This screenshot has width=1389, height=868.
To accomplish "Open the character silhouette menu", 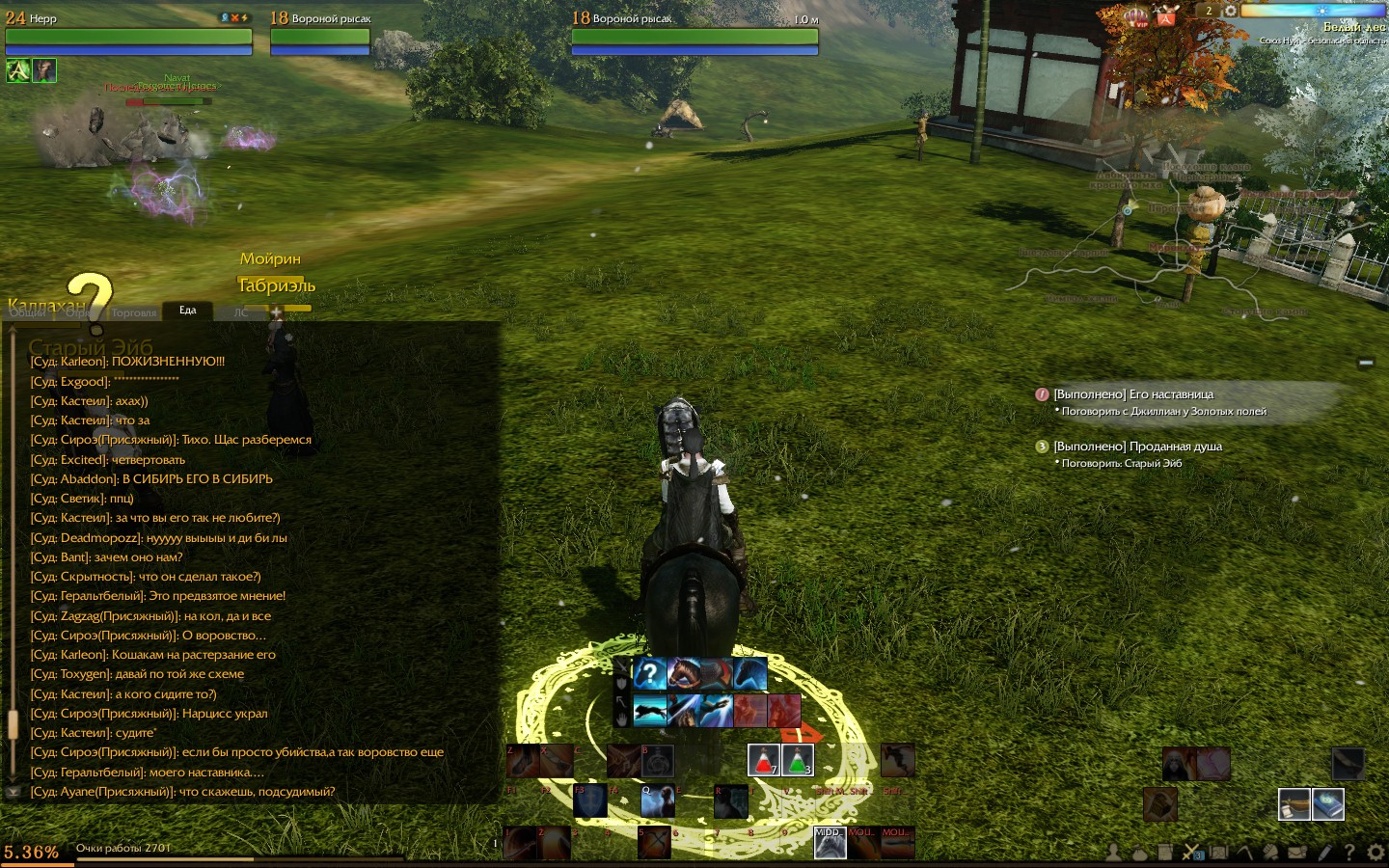I will pyautogui.click(x=1113, y=853).
